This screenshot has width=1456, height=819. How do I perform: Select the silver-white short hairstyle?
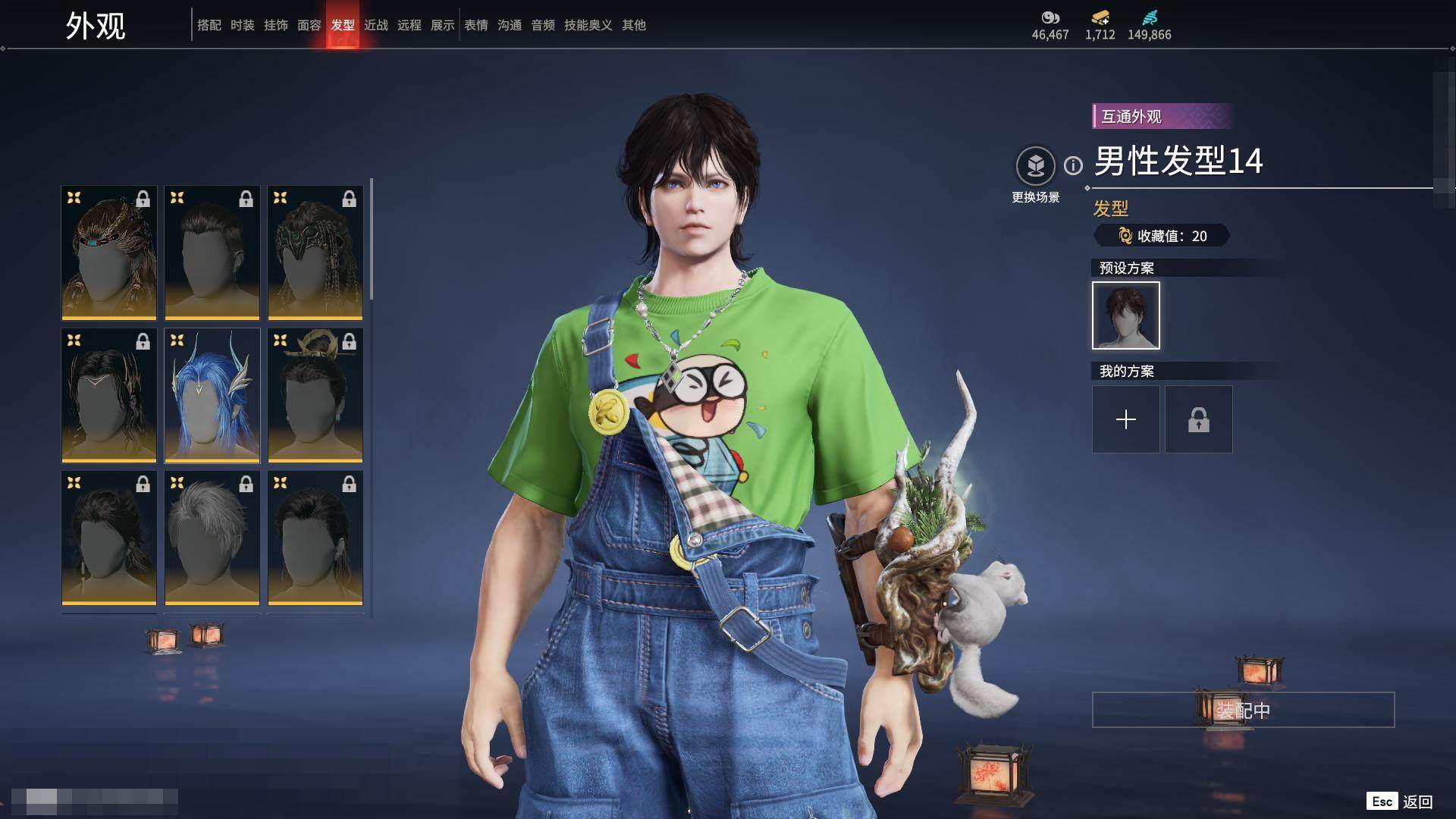(212, 538)
